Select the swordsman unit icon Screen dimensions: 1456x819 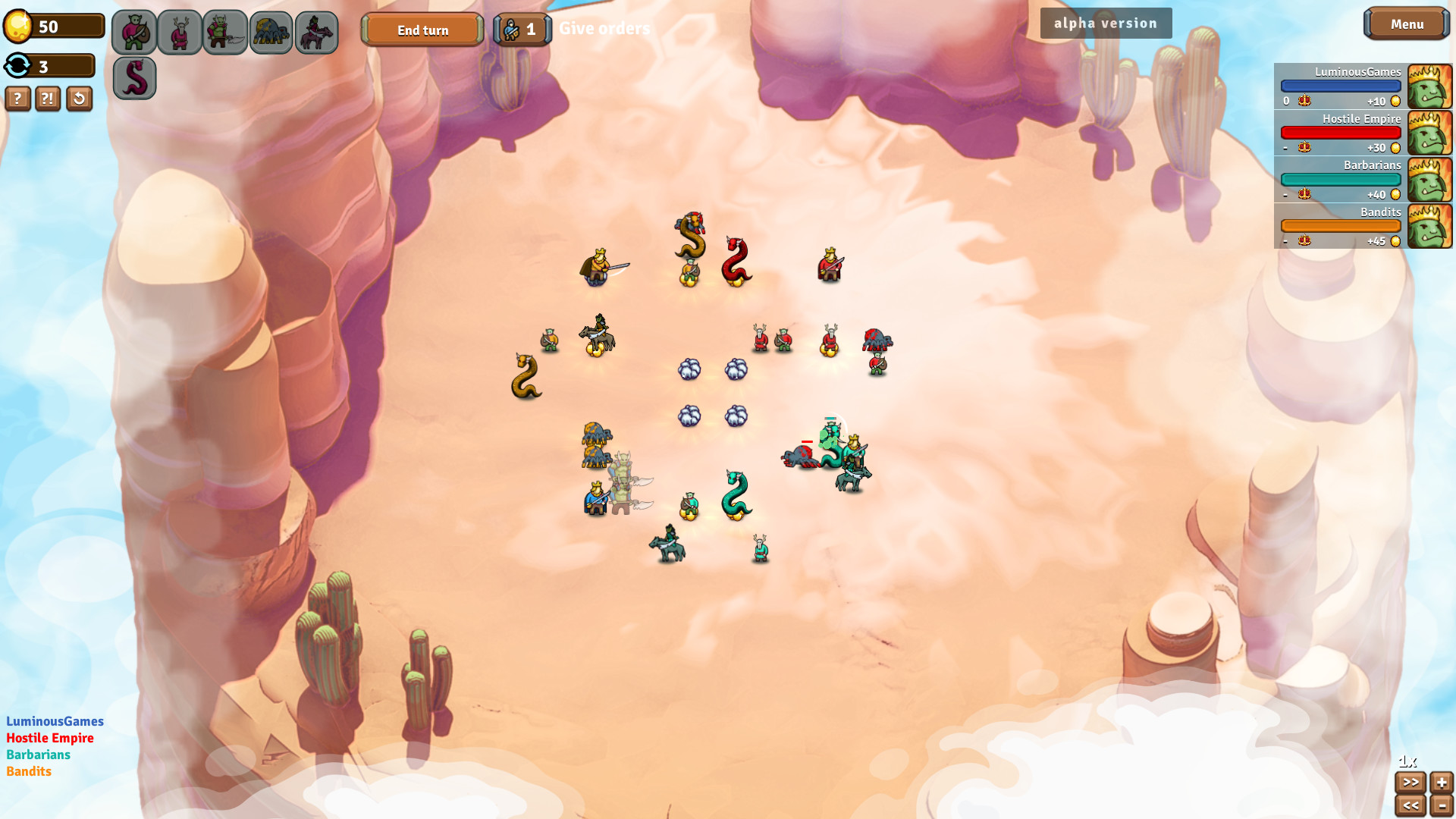[x=134, y=31]
